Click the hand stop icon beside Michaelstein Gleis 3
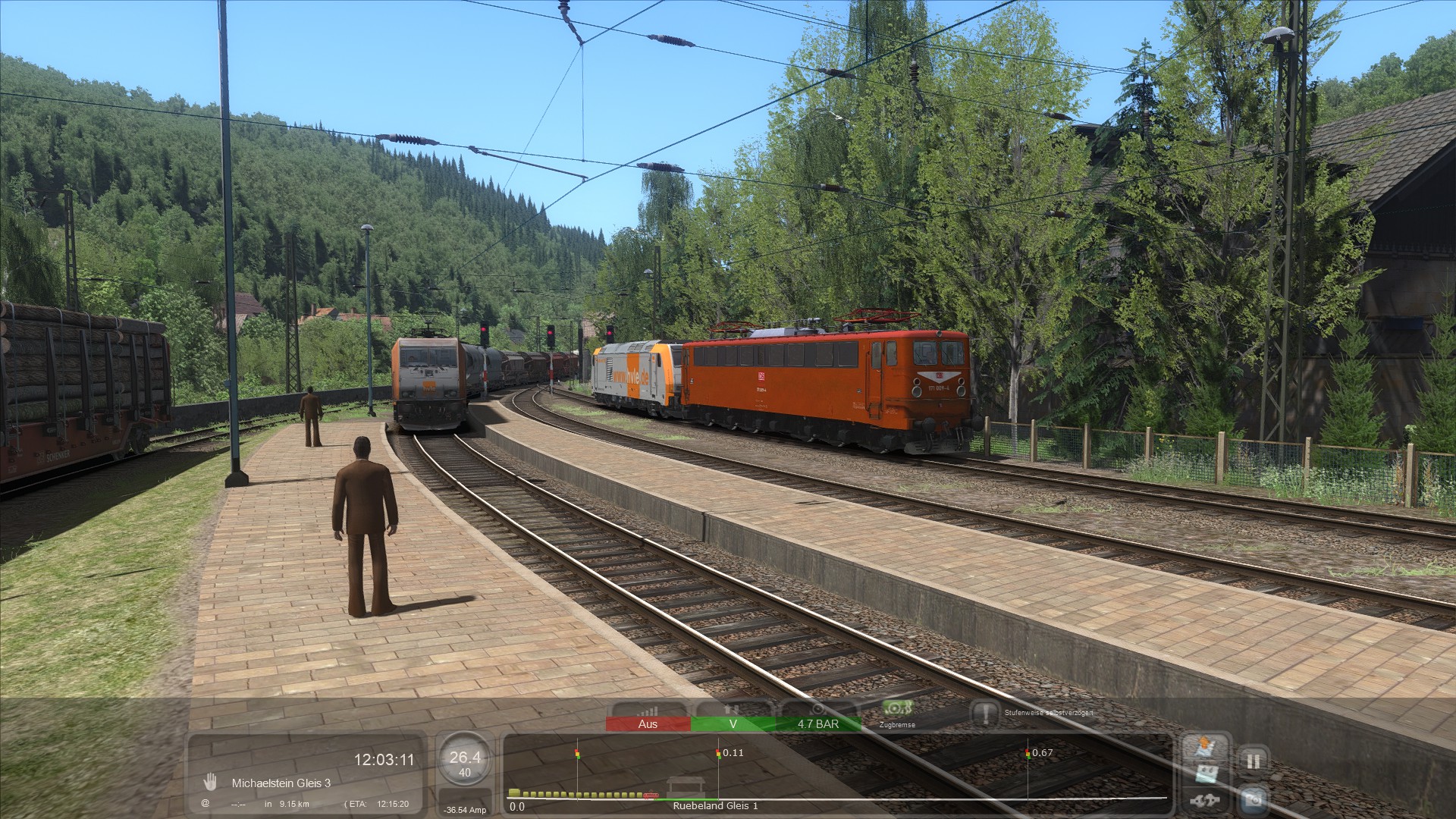The width and height of the screenshot is (1456, 819). pos(210,783)
